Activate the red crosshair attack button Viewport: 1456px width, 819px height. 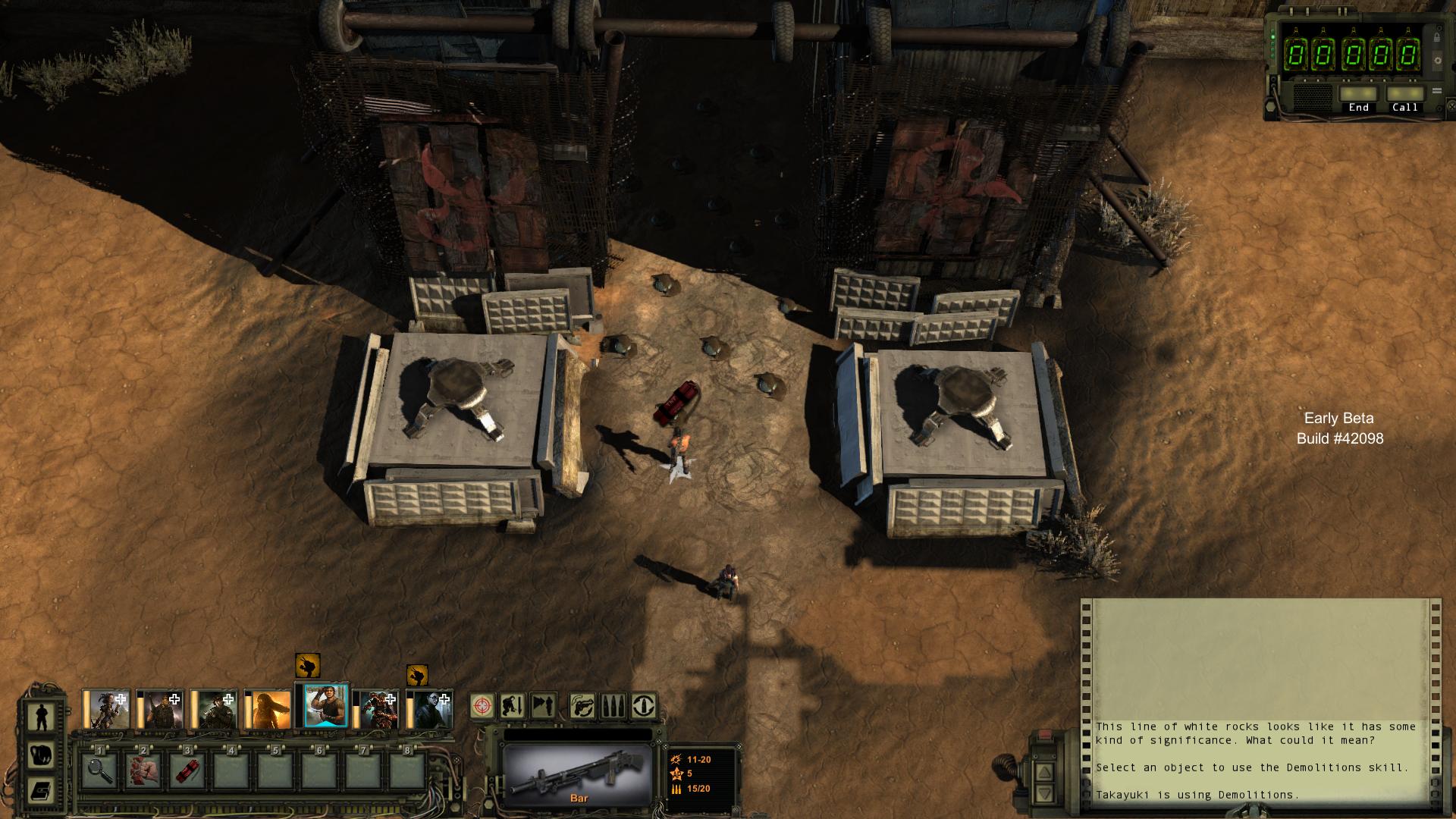coord(482,706)
